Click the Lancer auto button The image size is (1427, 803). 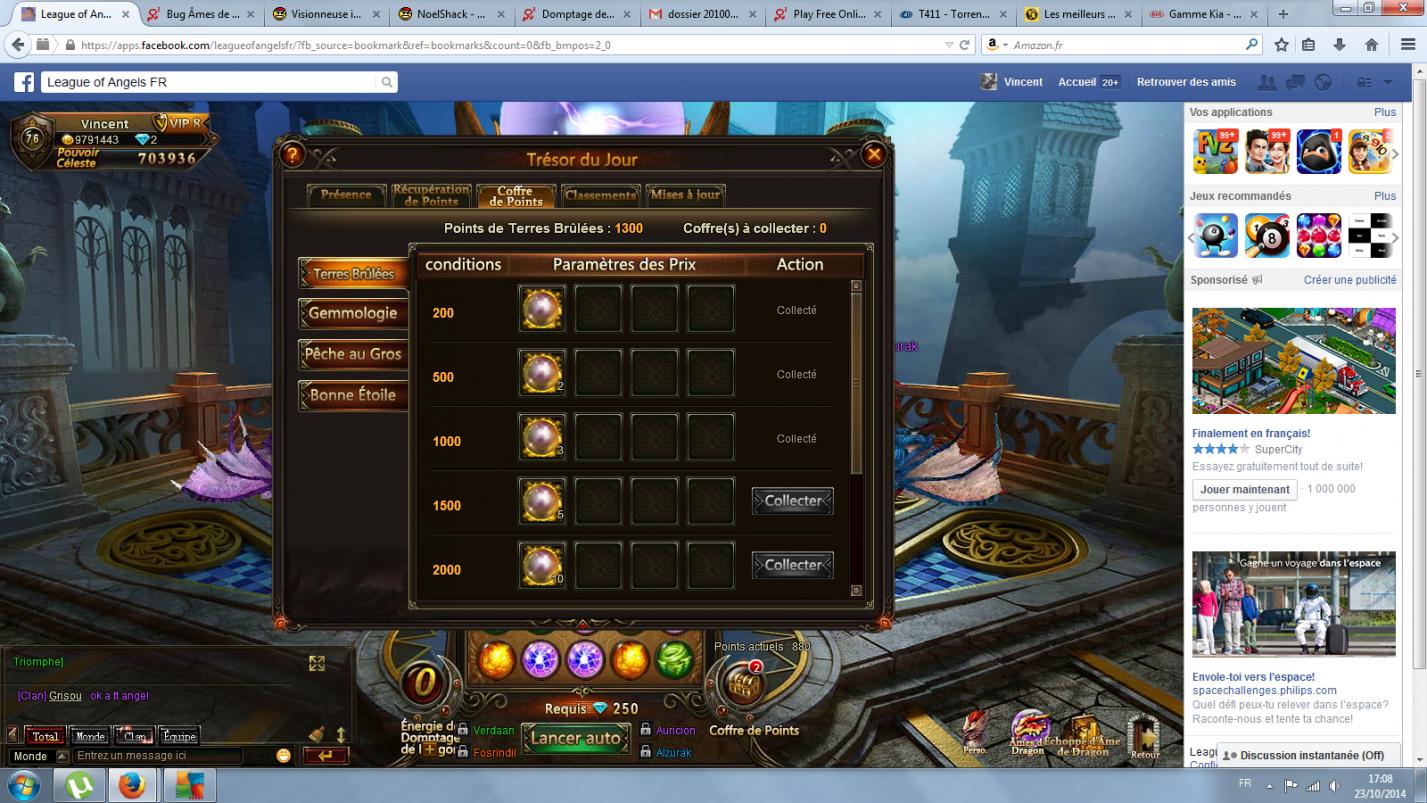tap(576, 739)
